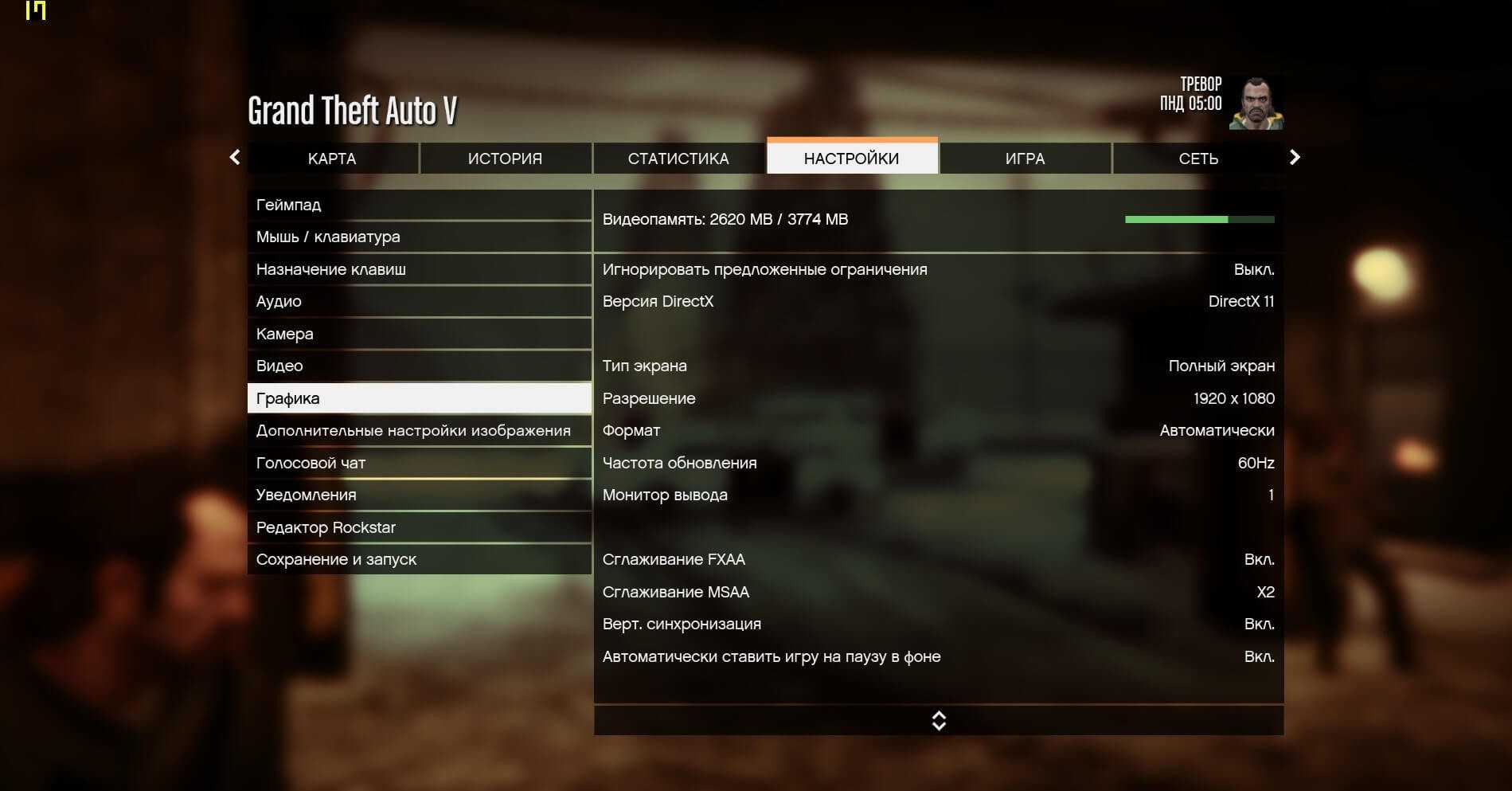This screenshot has width=1512, height=791.
Task: Select the СТАТИСТИКА tab
Action: (678, 159)
